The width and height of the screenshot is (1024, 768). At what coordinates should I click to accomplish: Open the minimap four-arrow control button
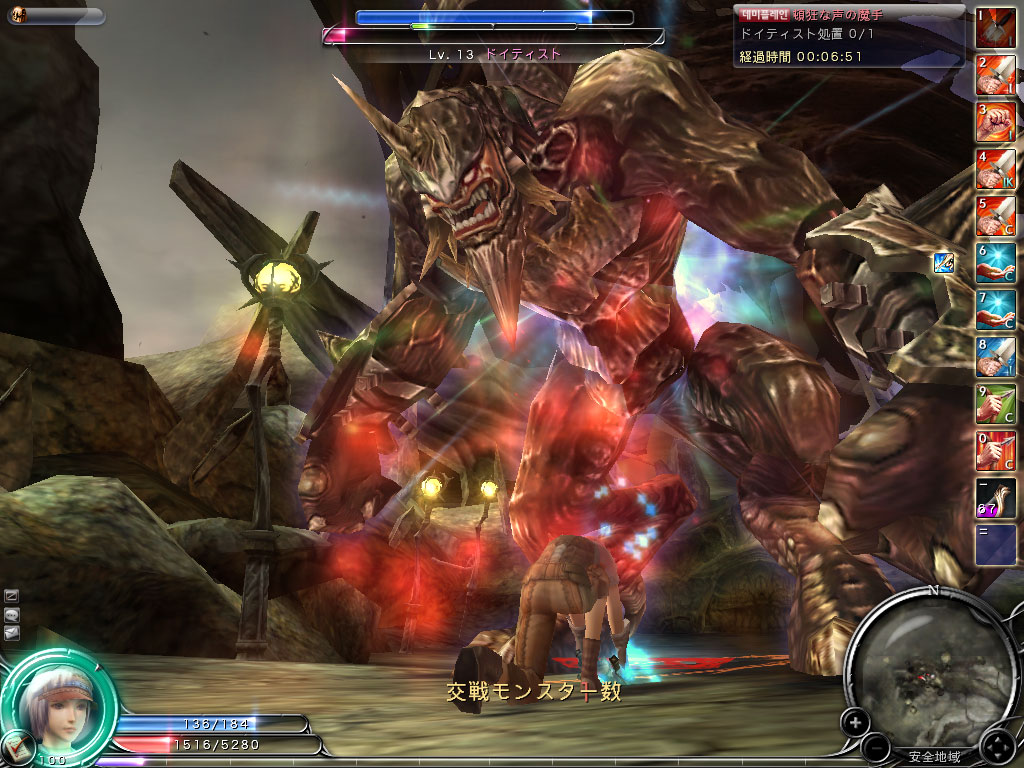(997, 745)
